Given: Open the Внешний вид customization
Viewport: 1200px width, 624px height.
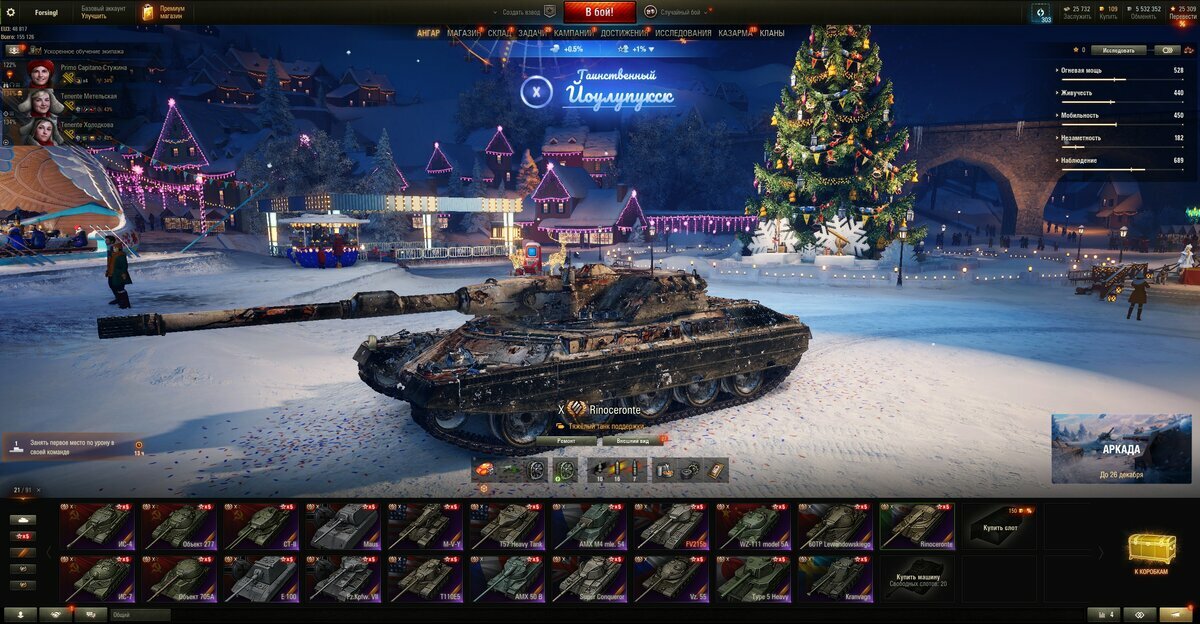Looking at the screenshot, I should coord(634,440).
